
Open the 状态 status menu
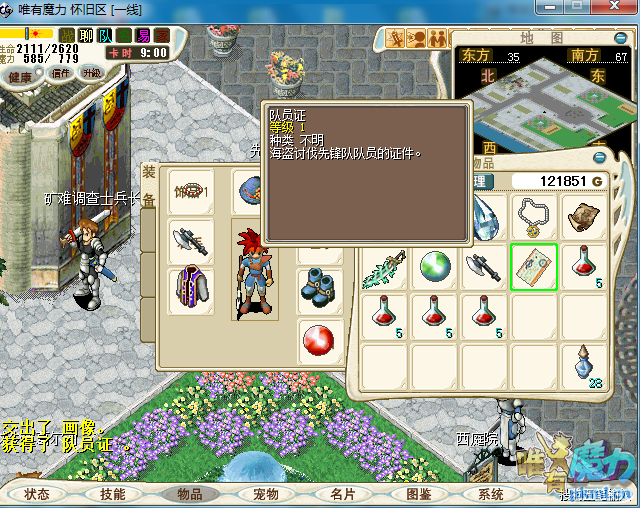point(37,494)
